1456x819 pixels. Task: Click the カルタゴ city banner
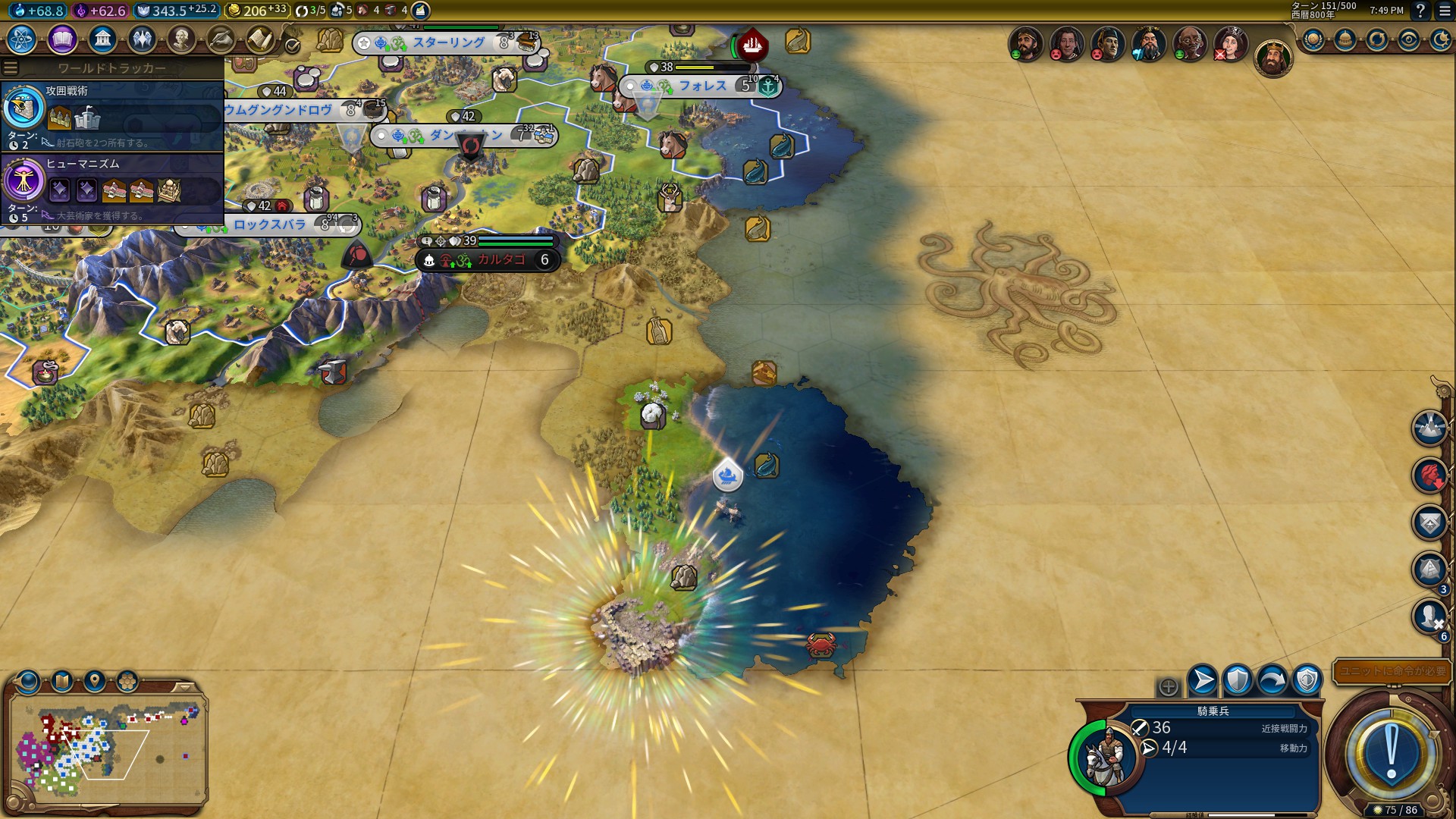click(x=500, y=260)
